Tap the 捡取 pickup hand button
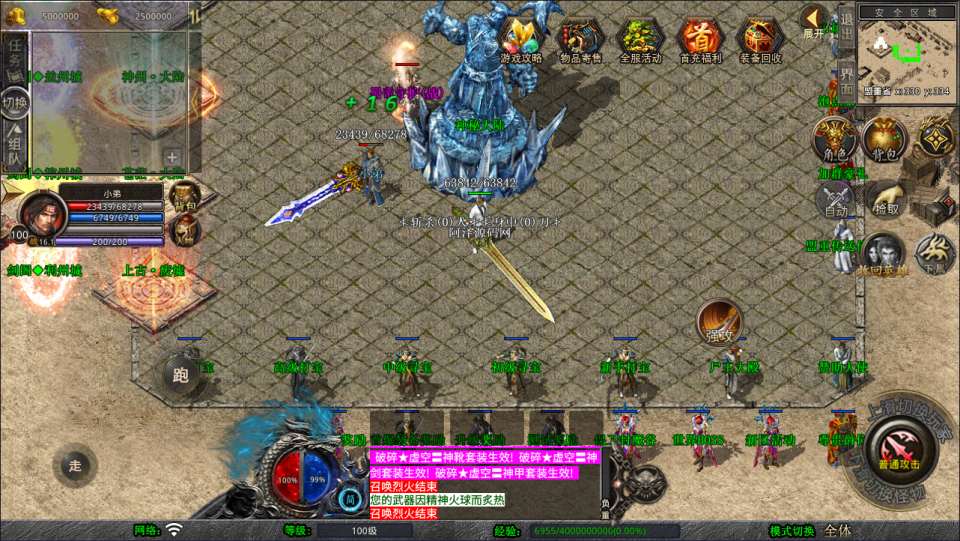This screenshot has width=960, height=541. click(x=886, y=201)
